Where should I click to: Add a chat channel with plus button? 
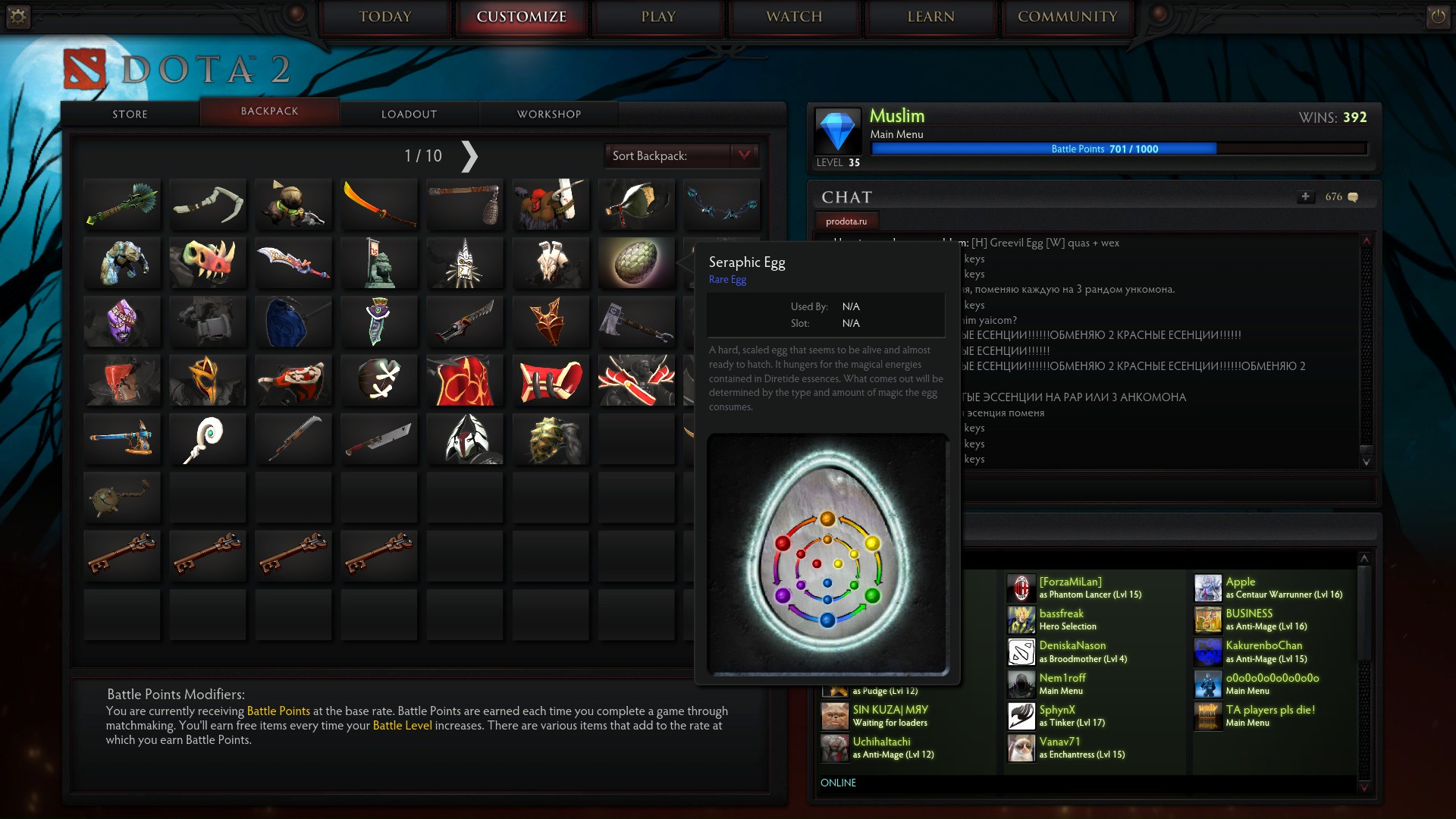pyautogui.click(x=1305, y=196)
